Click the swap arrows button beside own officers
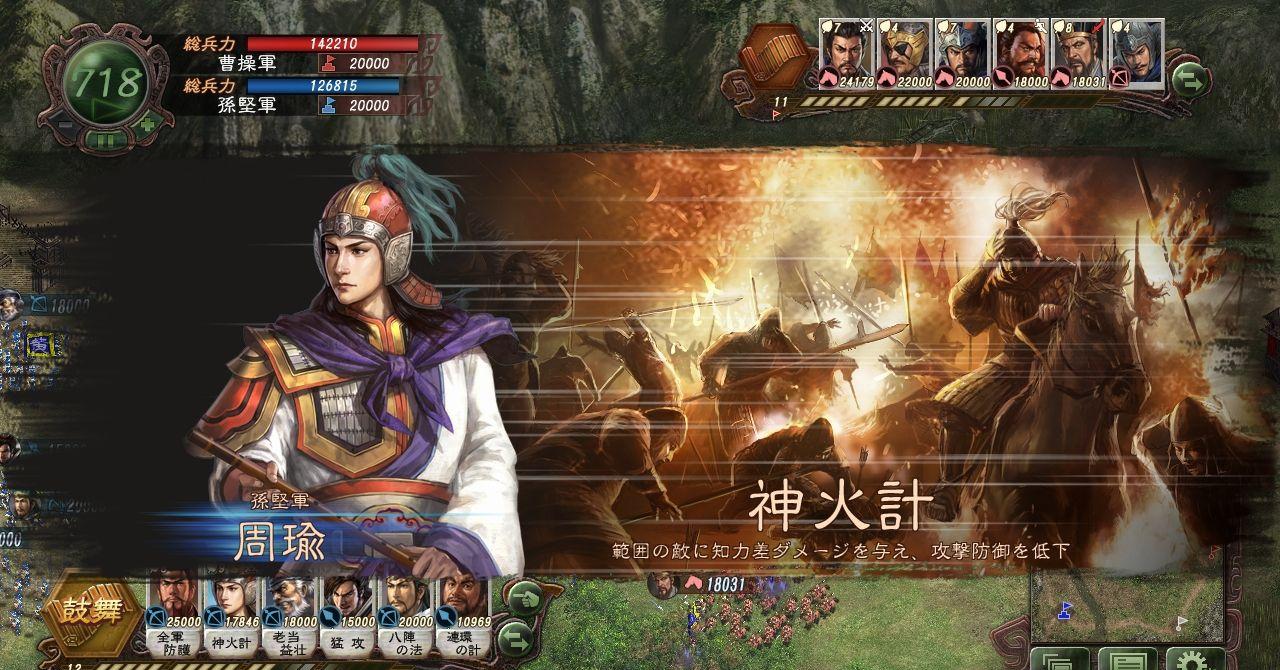Image resolution: width=1280 pixels, height=670 pixels. point(514,636)
